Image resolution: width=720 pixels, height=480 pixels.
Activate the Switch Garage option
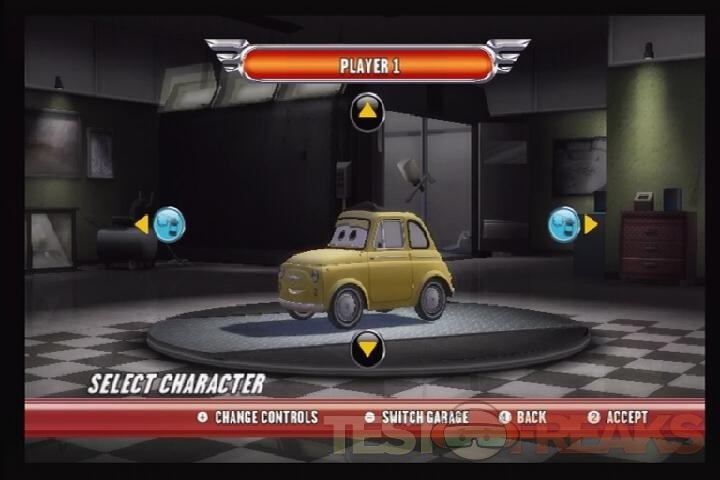coord(417,417)
